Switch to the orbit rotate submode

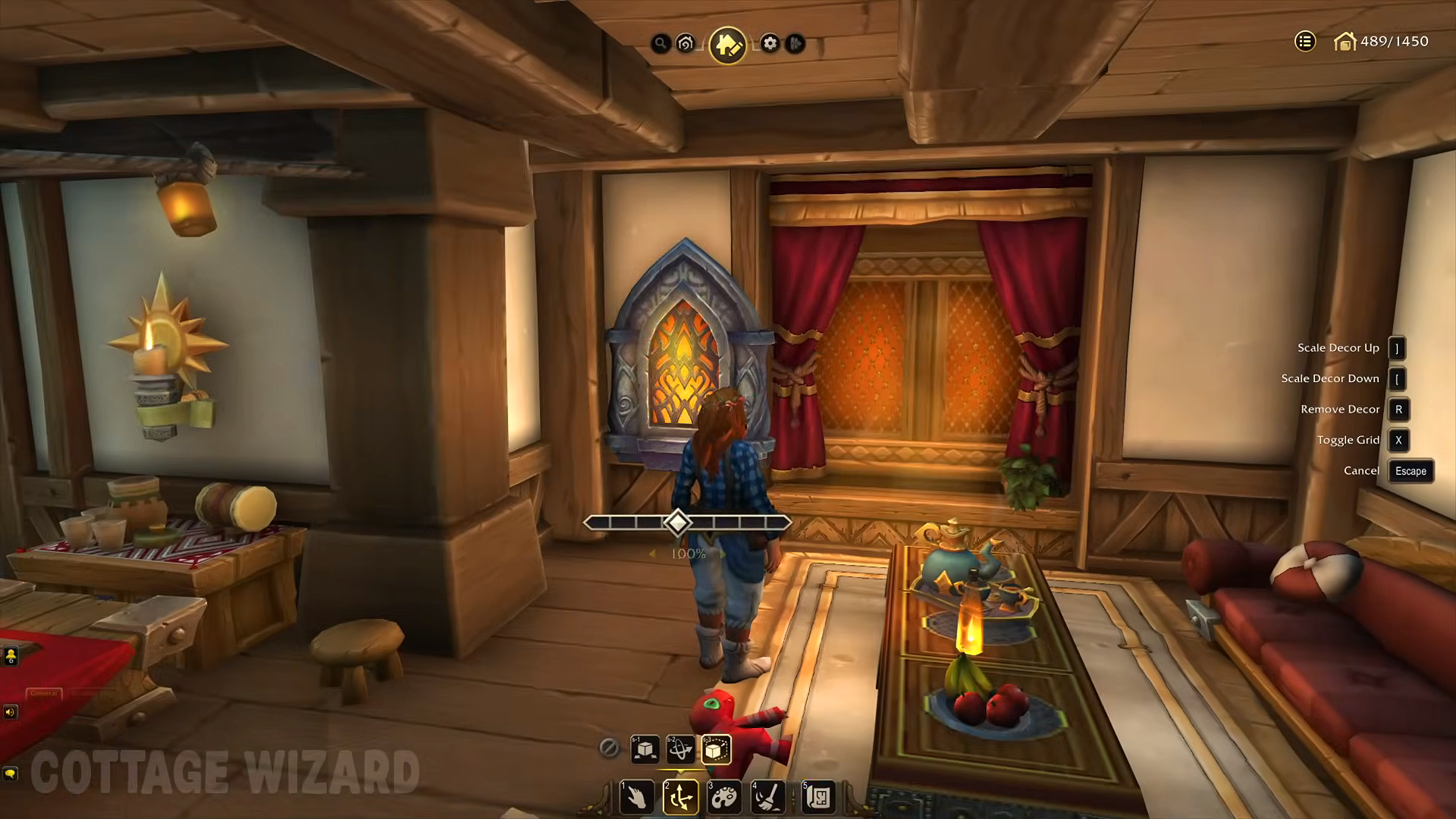(x=680, y=749)
